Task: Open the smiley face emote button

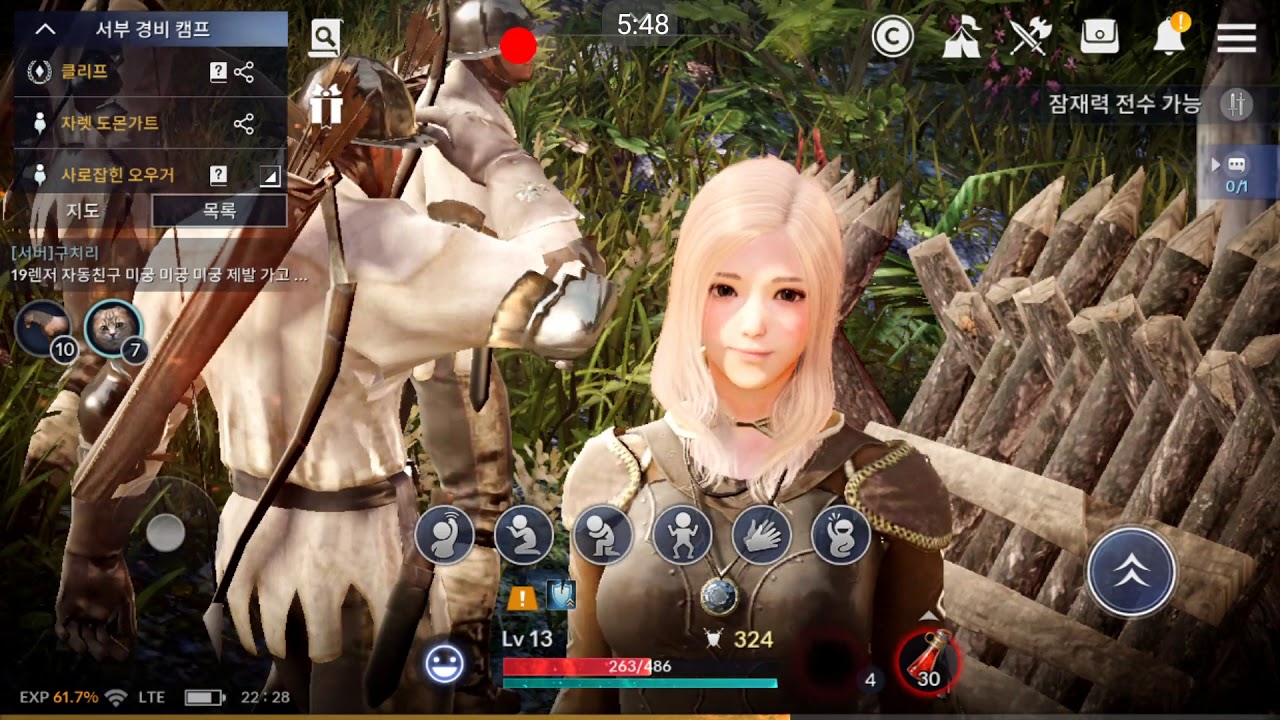Action: pyautogui.click(x=444, y=664)
